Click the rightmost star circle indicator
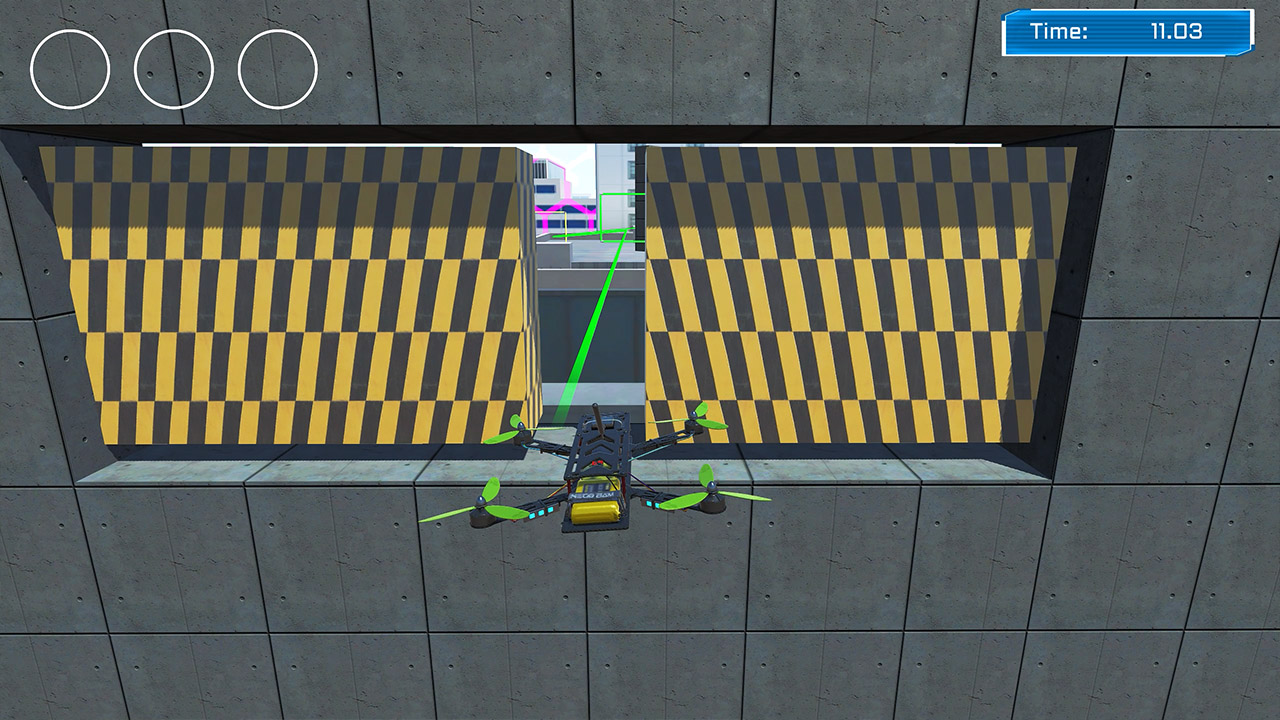This screenshot has height=720, width=1280. (275, 68)
